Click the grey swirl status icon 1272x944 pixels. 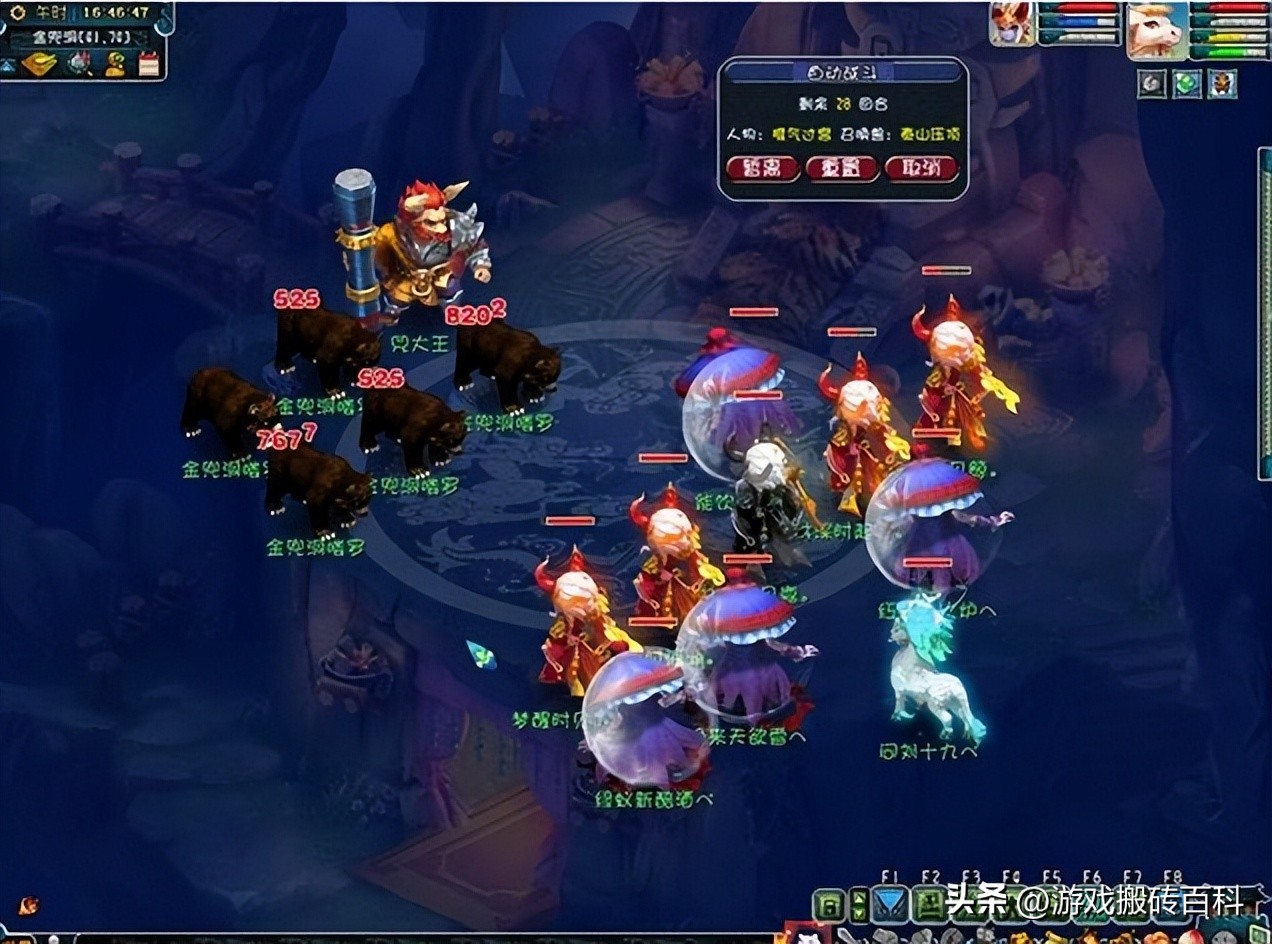point(1151,84)
